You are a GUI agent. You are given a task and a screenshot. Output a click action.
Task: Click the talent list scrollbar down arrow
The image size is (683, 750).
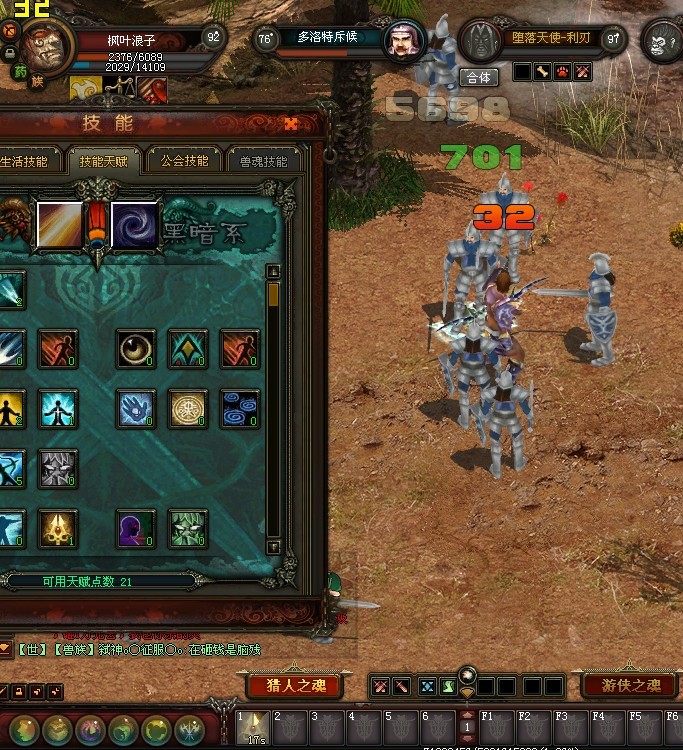pyautogui.click(x=273, y=547)
